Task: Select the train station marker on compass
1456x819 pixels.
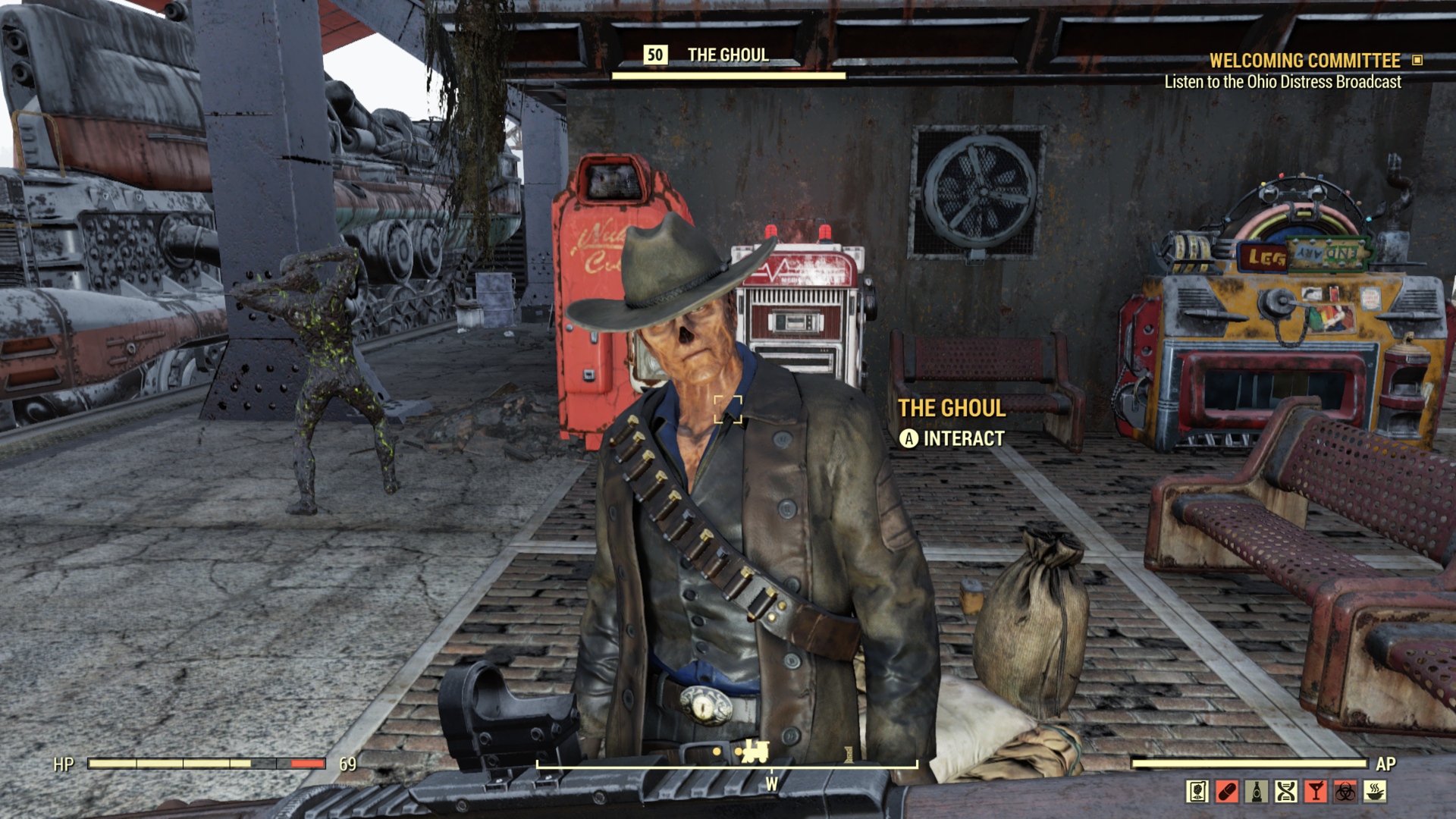Action: [x=755, y=752]
